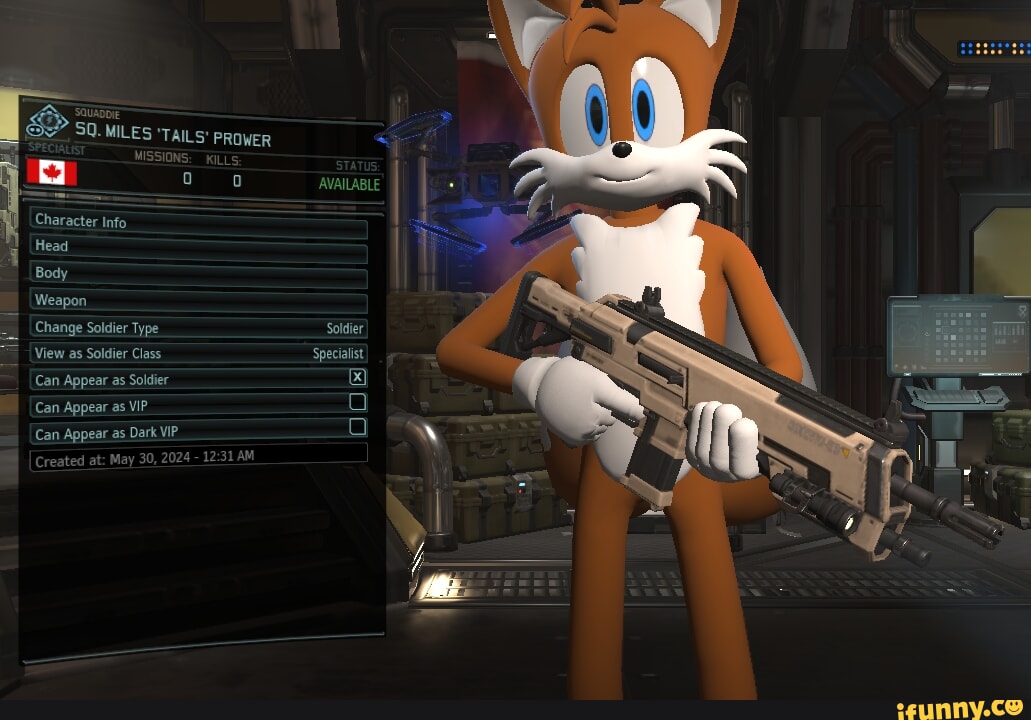1031x720 pixels.
Task: Select the Head customization option
Action: [198, 246]
